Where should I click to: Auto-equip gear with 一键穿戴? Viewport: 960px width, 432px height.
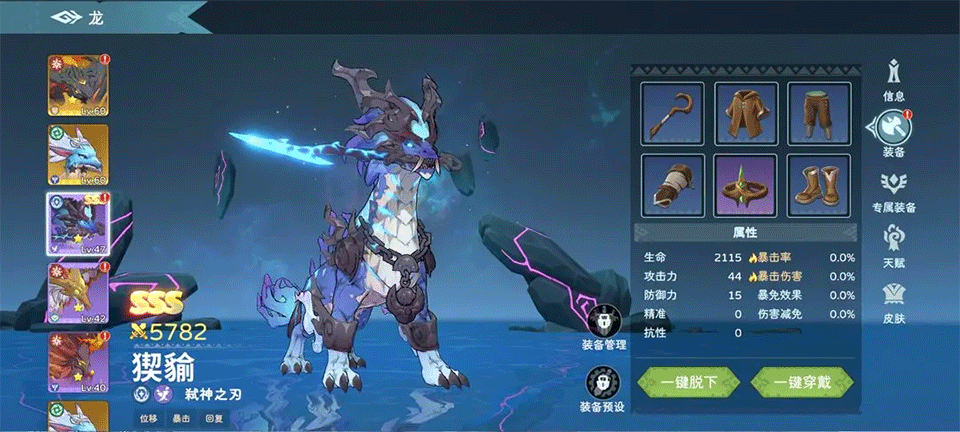pyautogui.click(x=802, y=381)
